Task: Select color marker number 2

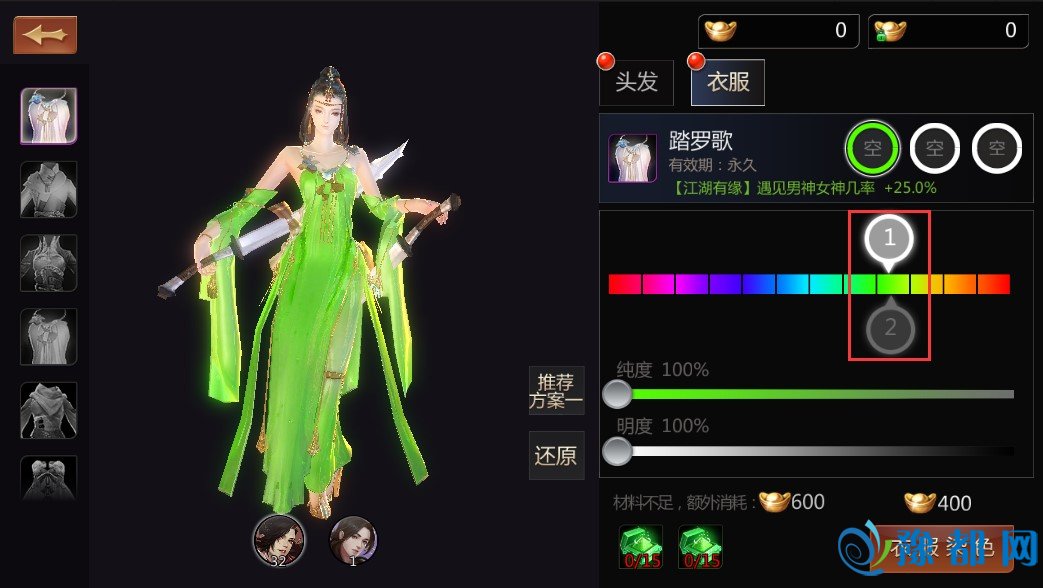Action: point(890,328)
